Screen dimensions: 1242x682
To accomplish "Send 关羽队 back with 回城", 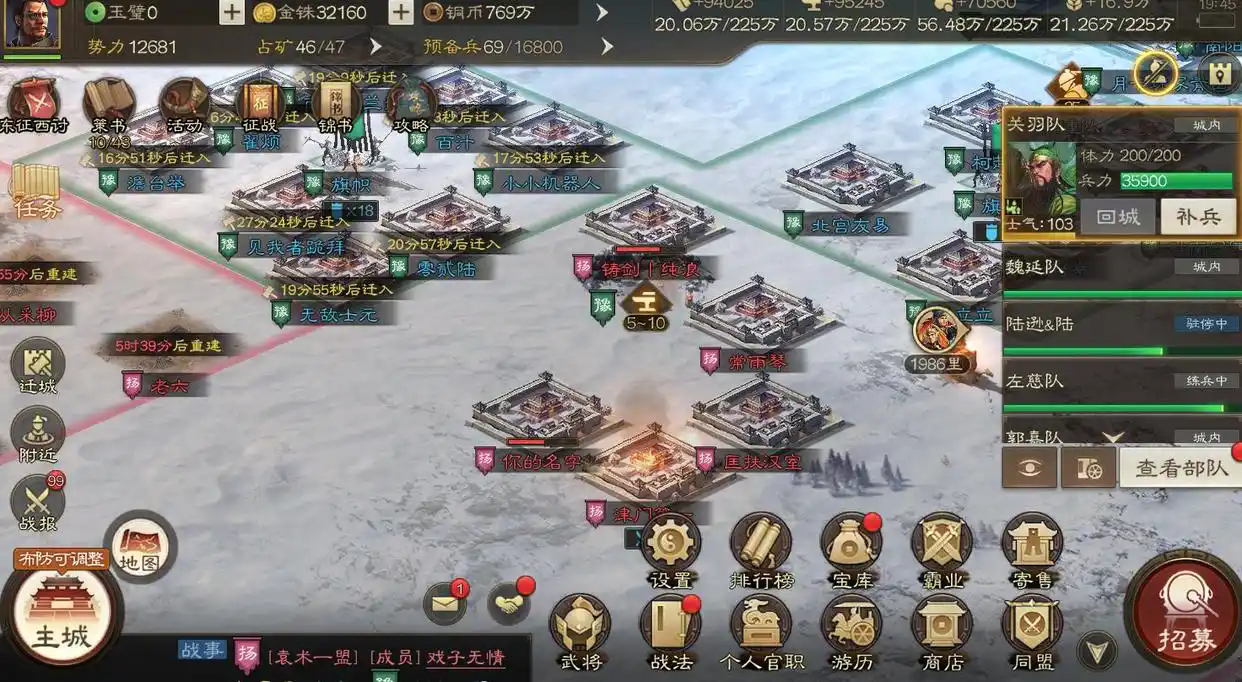I will (x=1119, y=217).
